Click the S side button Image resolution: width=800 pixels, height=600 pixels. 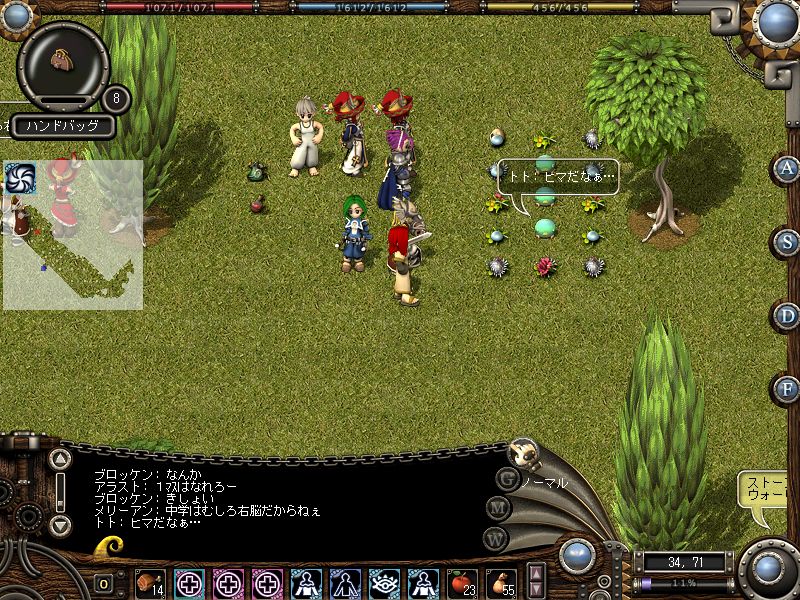click(x=788, y=242)
